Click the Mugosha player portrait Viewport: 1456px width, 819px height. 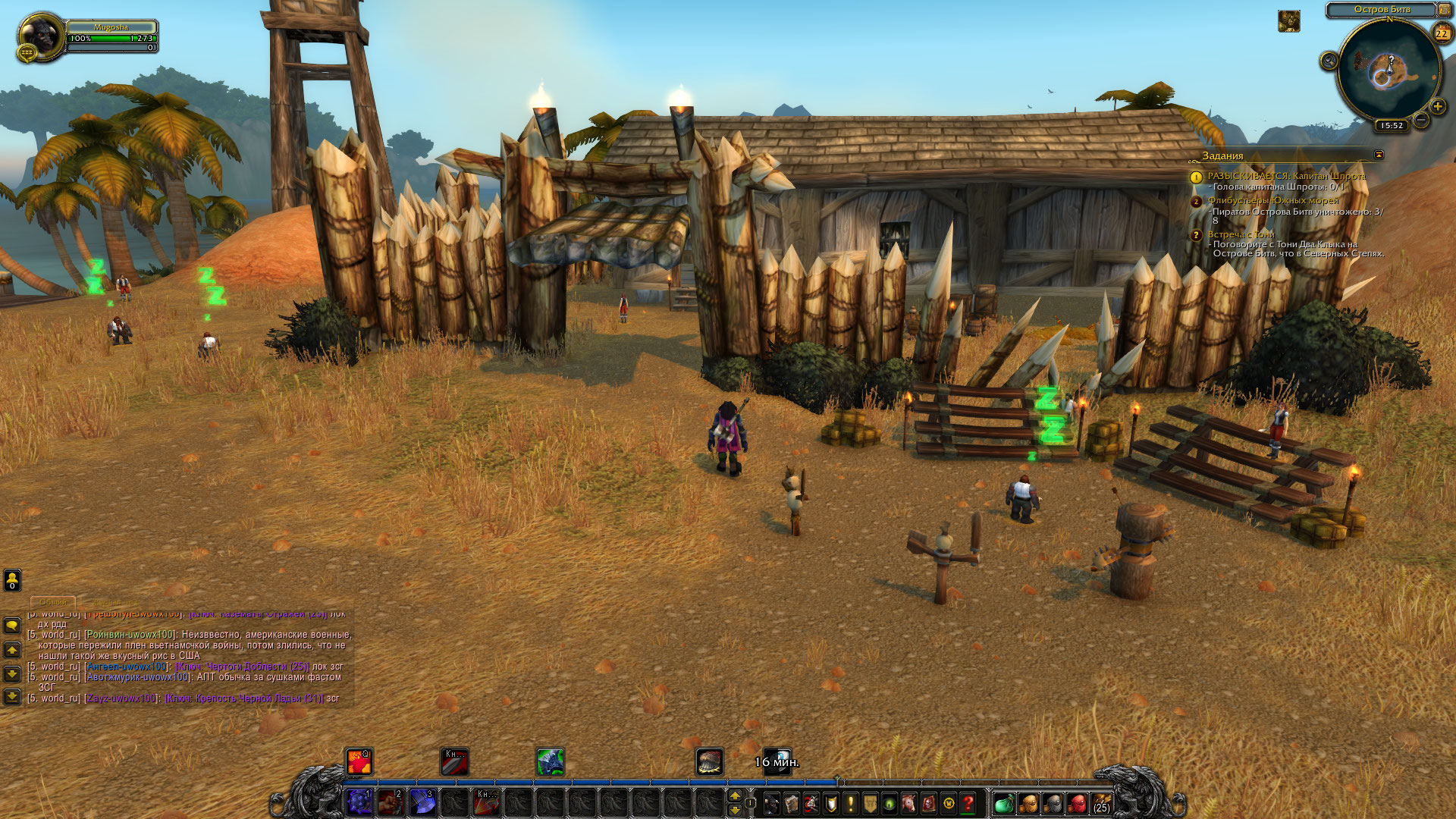point(41,35)
